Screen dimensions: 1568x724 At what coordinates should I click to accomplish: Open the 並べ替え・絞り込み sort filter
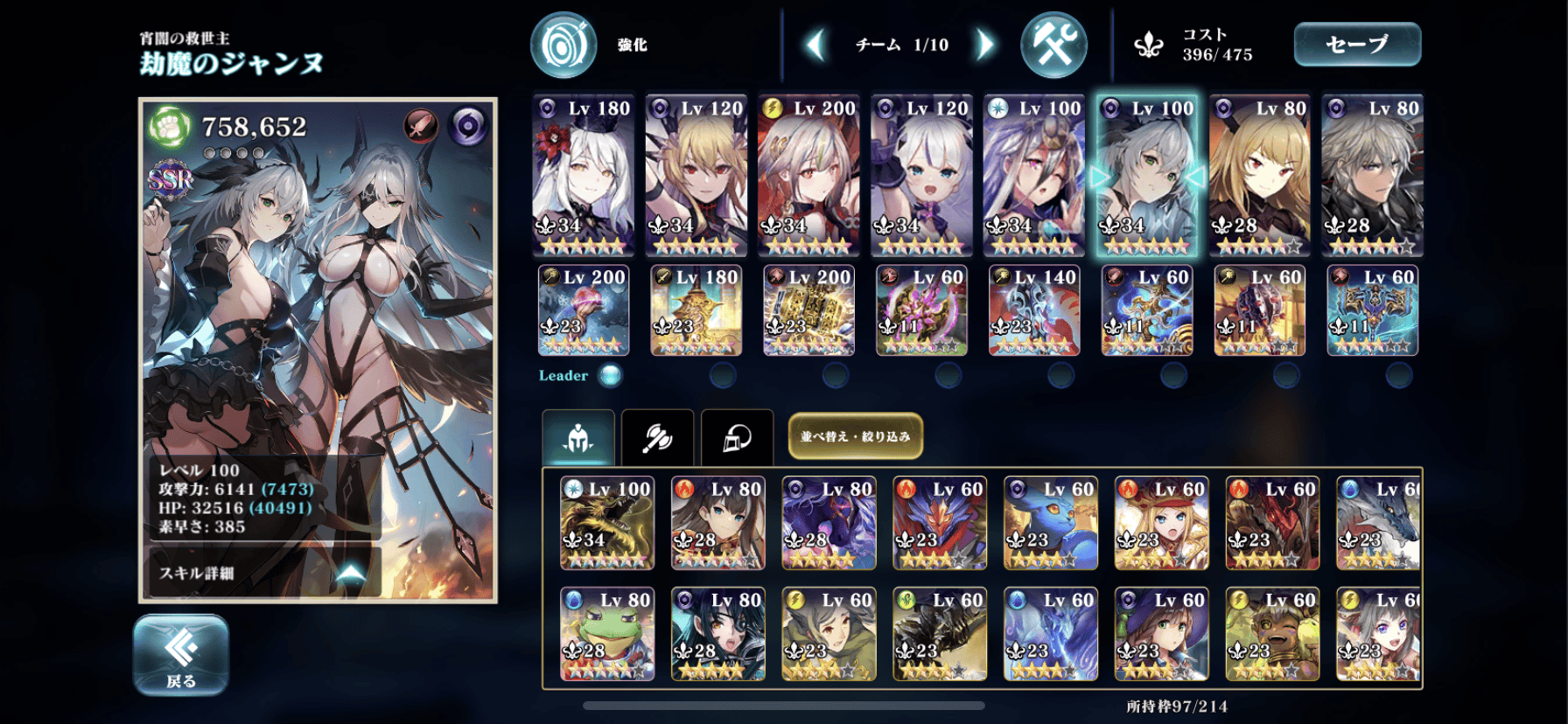[855, 436]
